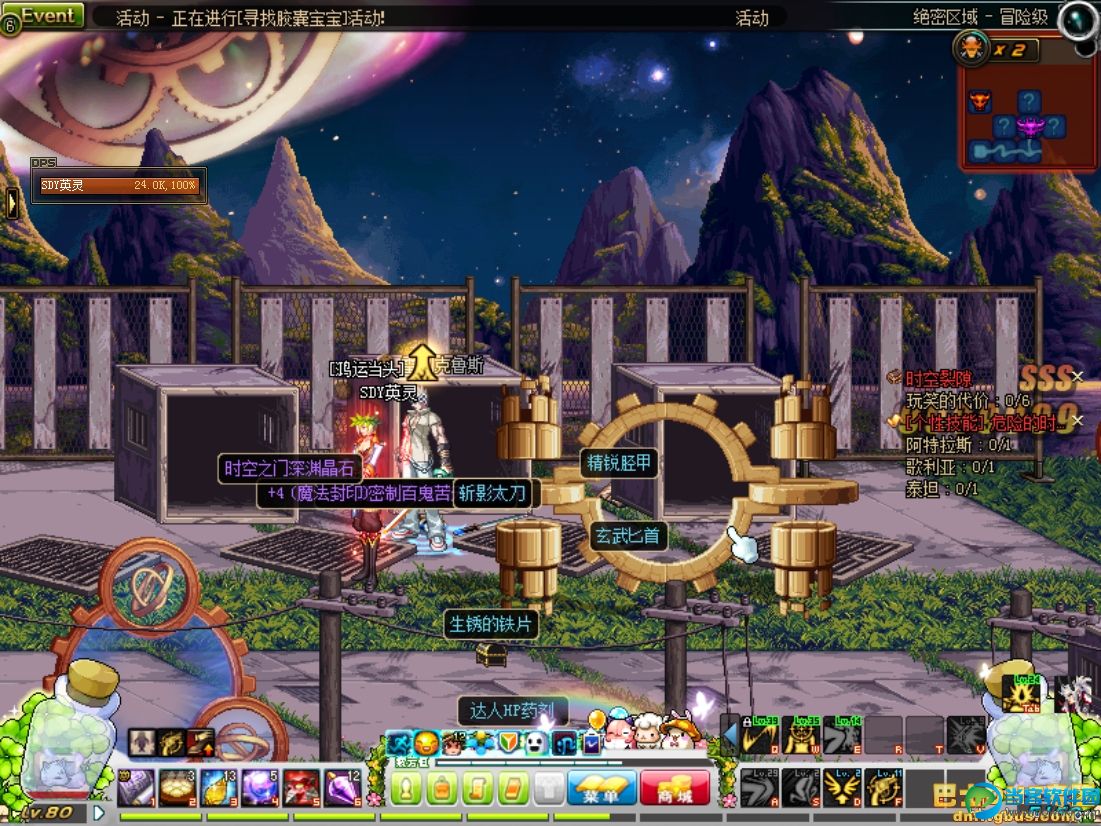Image resolution: width=1101 pixels, height=826 pixels.
Task: Activate the Lv.11 skill on key F
Action: coord(884,788)
